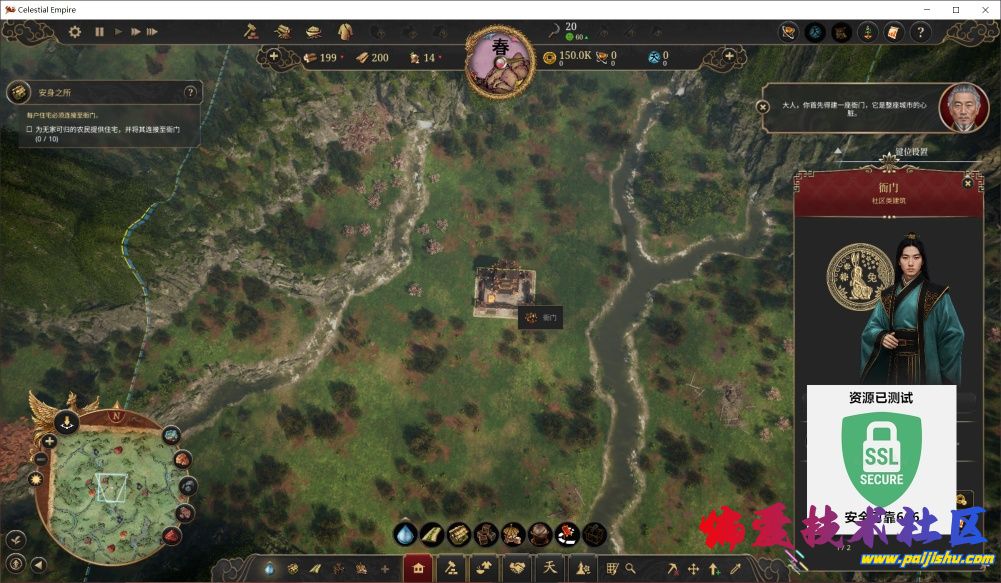
Task: Select the water drop build icon
Action: pyautogui.click(x=406, y=534)
